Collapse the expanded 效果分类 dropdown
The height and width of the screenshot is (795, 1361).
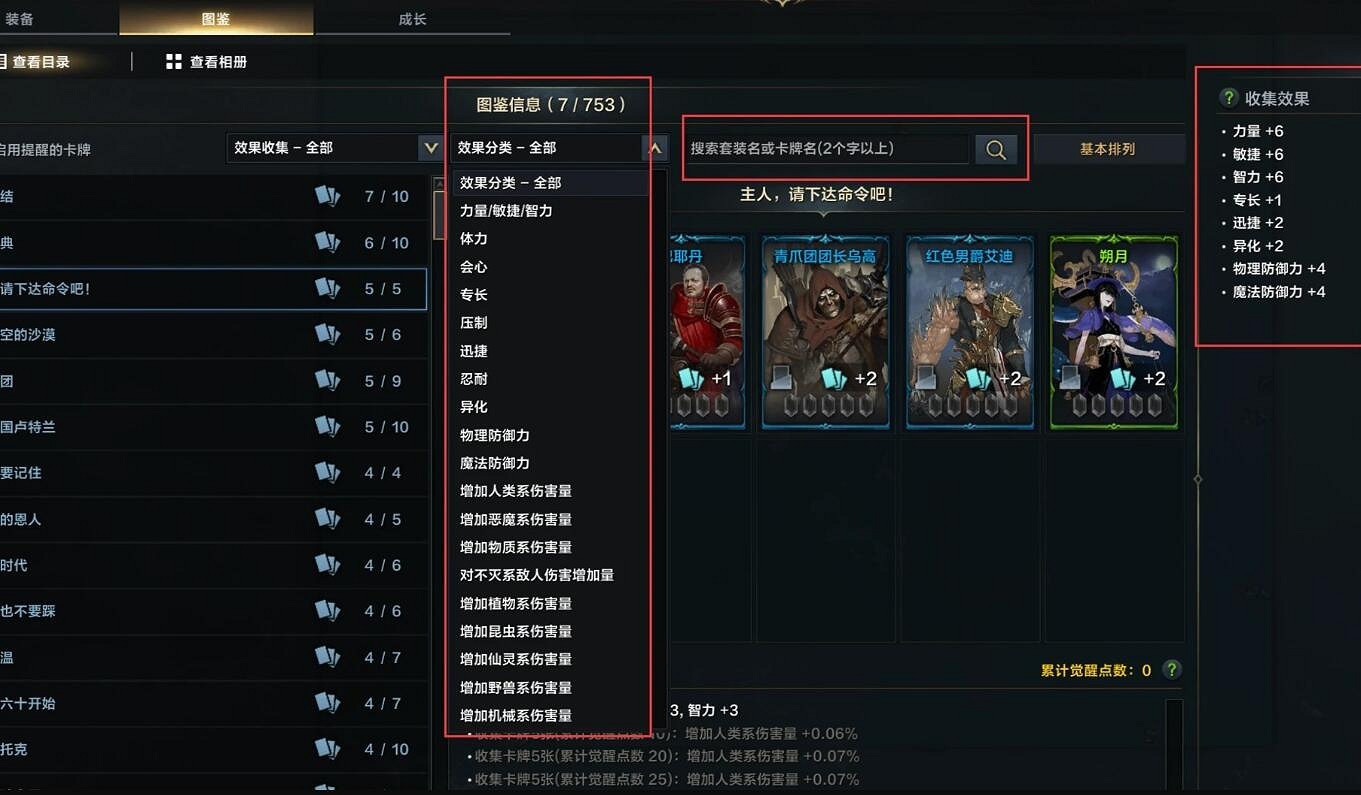(x=655, y=147)
